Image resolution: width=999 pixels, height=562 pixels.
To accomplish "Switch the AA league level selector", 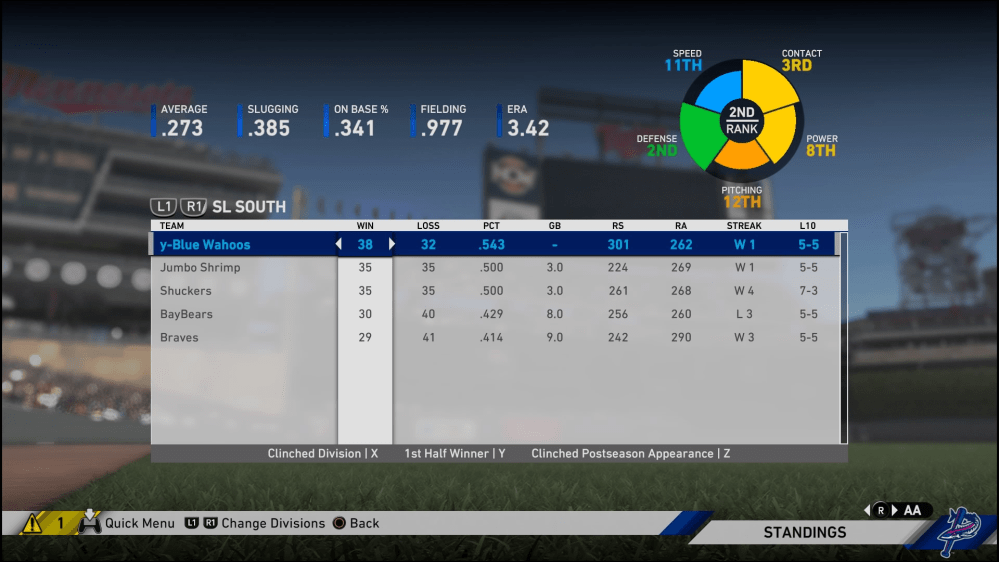I will point(902,510).
